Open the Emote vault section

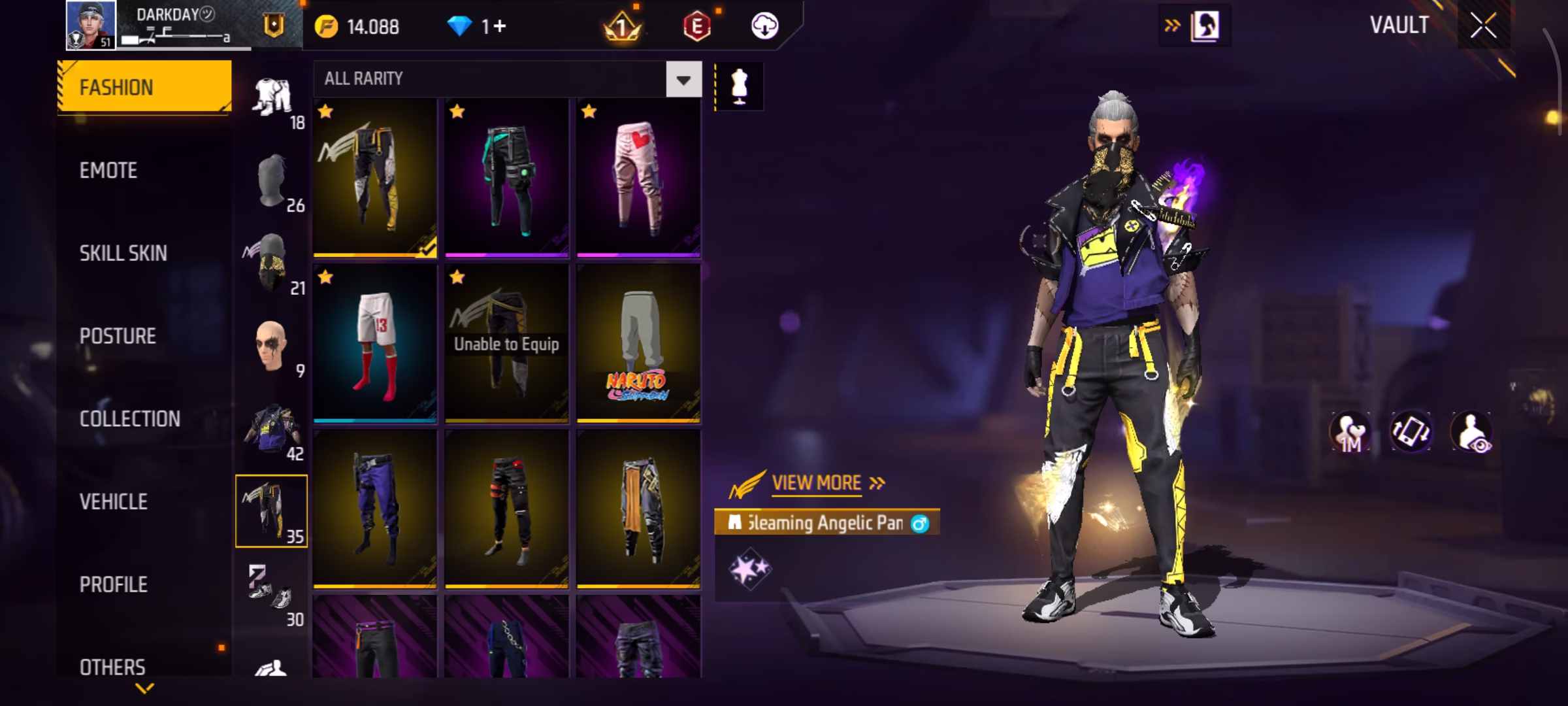click(108, 171)
